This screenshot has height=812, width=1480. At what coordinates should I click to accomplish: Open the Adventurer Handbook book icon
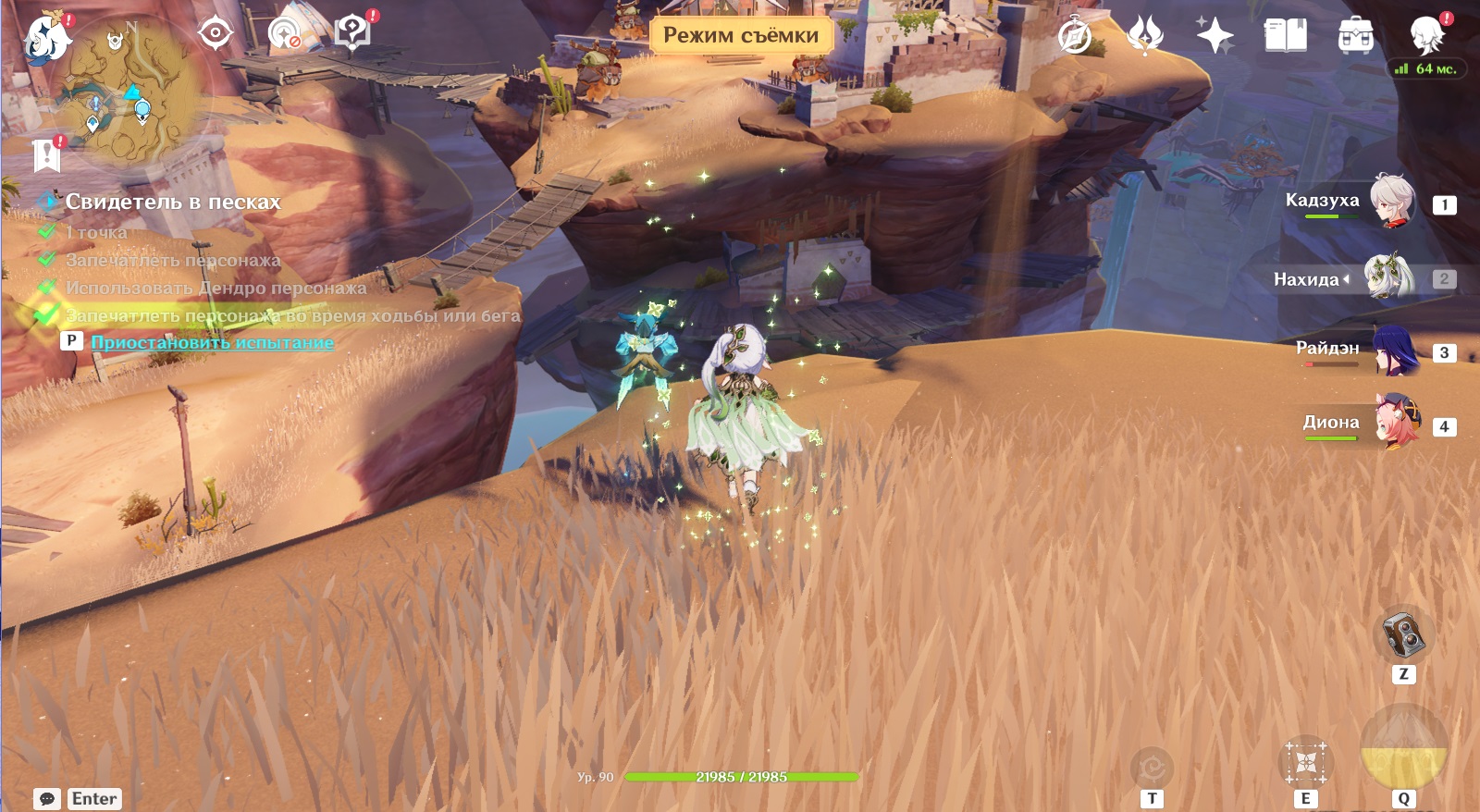pos(1285,37)
